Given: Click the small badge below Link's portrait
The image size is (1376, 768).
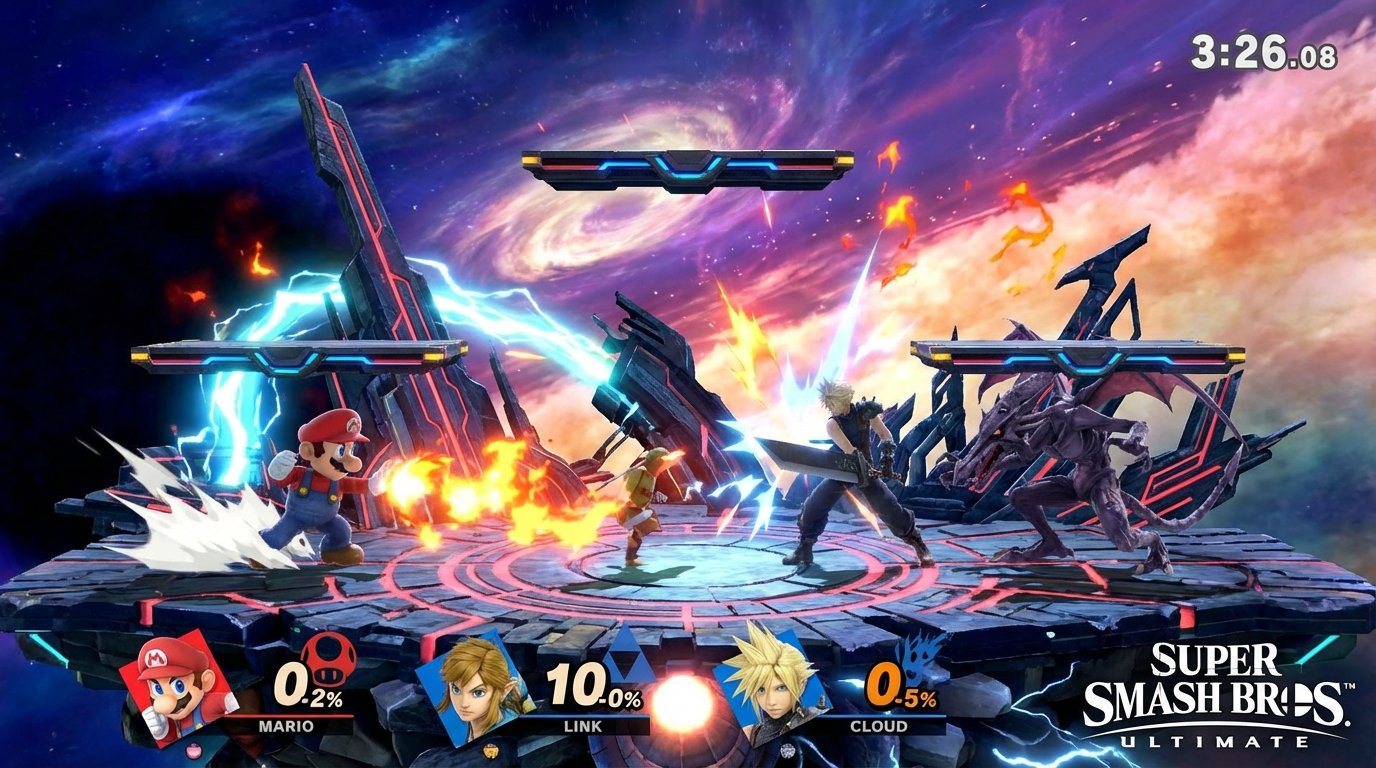Looking at the screenshot, I should tap(490, 751).
